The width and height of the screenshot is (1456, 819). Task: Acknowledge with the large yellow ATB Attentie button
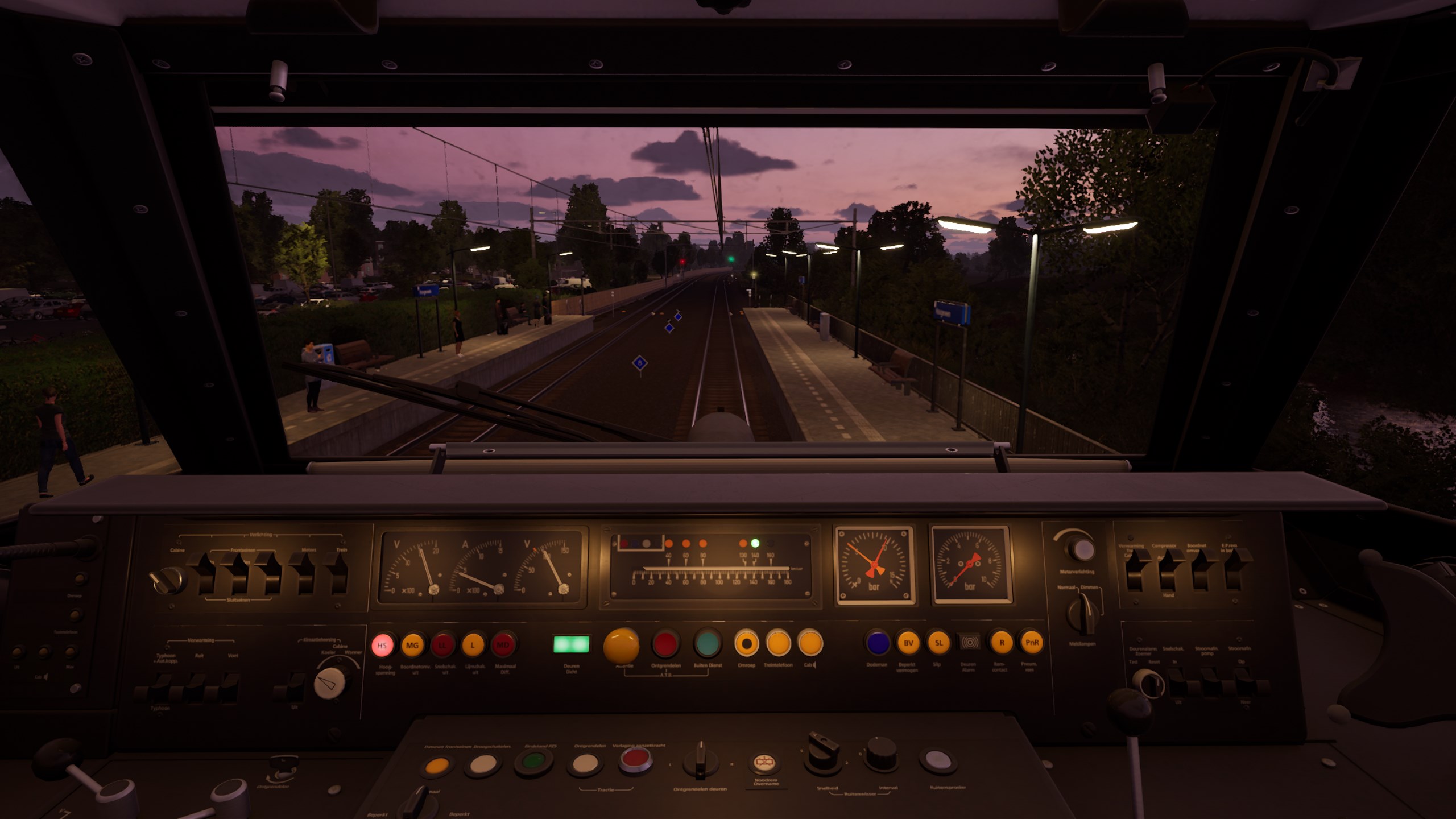pos(621,646)
